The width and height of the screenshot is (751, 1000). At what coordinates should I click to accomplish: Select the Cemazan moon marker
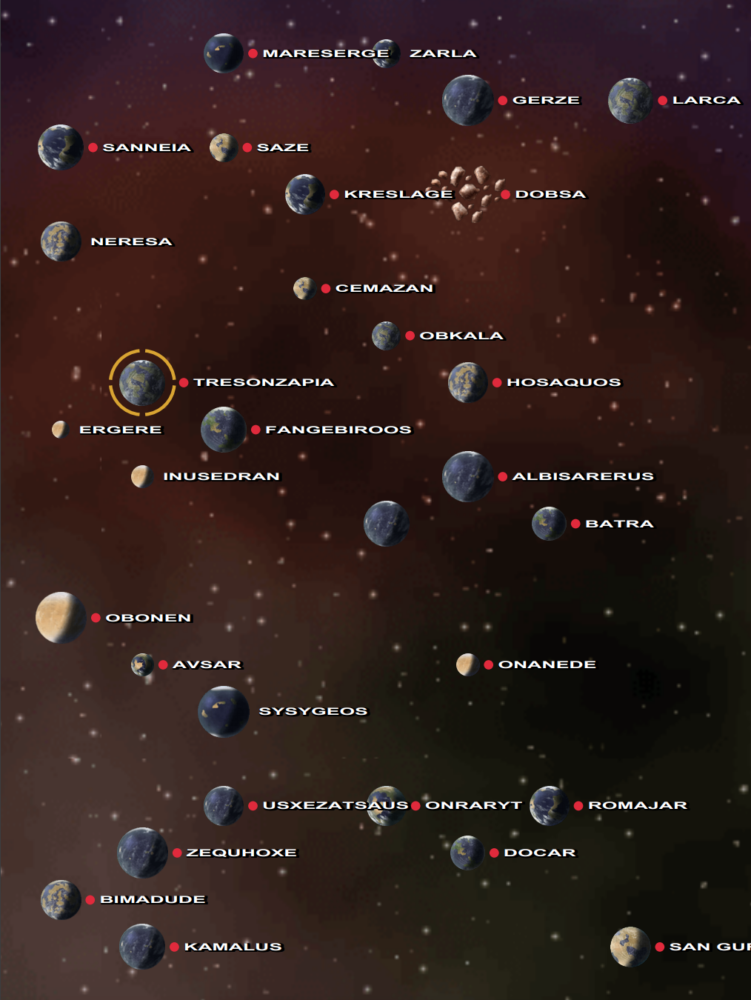tap(304, 288)
